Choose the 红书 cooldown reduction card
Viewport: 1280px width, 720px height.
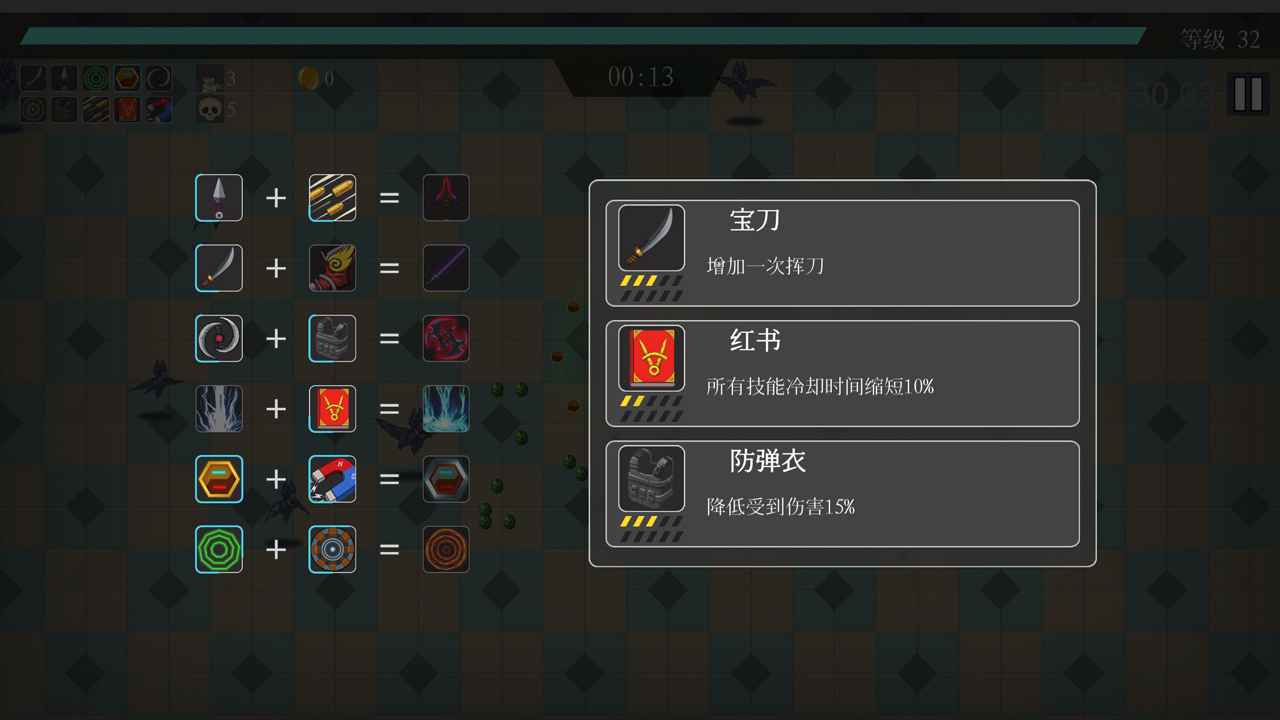pos(842,373)
